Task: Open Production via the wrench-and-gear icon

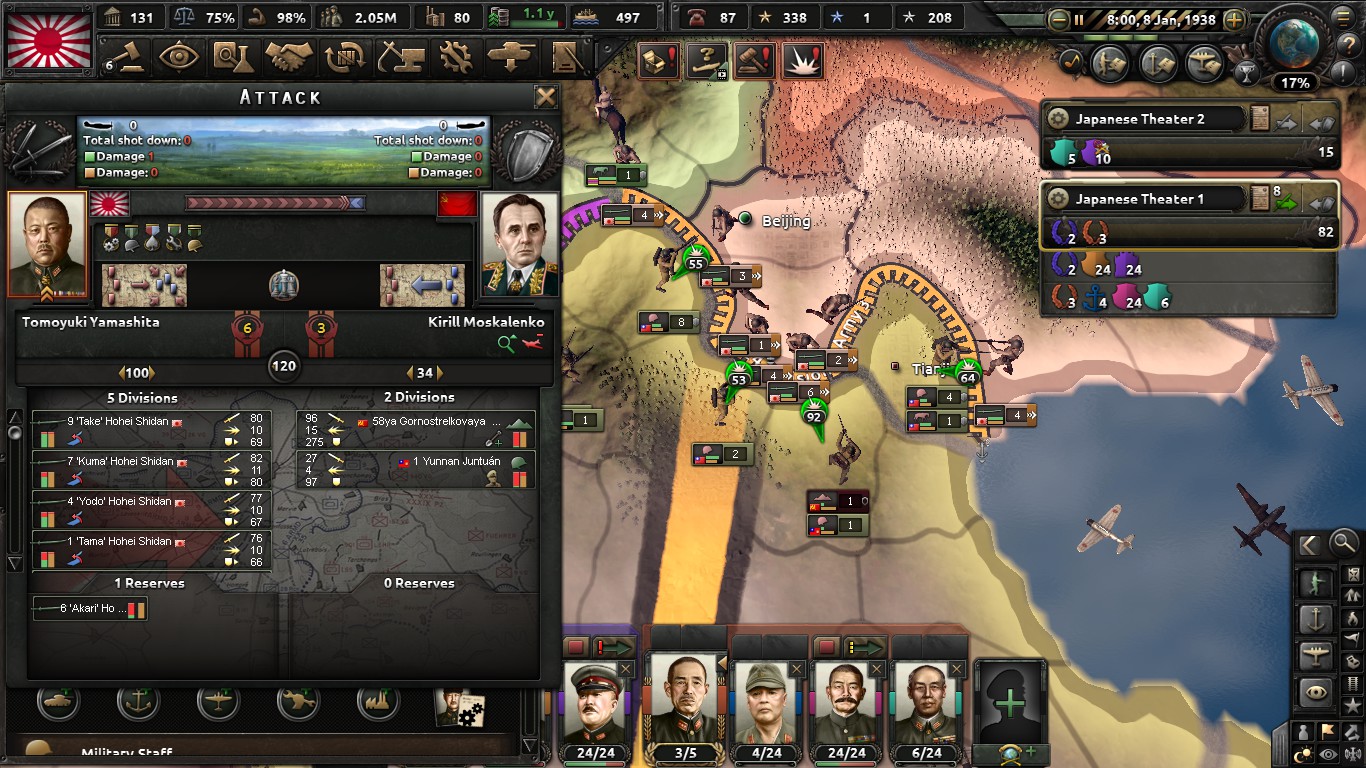Action: point(457,57)
